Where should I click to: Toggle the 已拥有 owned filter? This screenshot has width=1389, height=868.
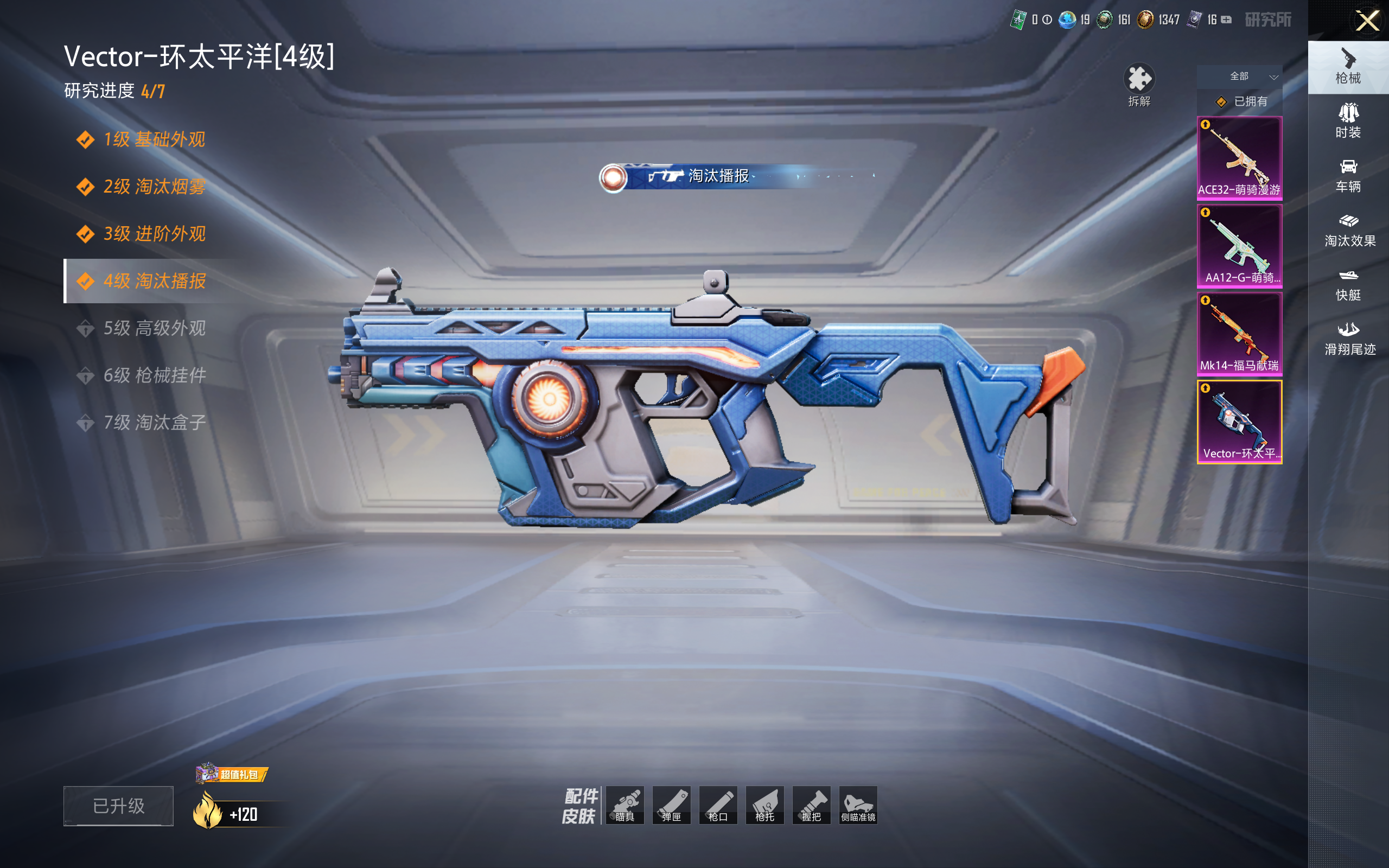point(1242,101)
